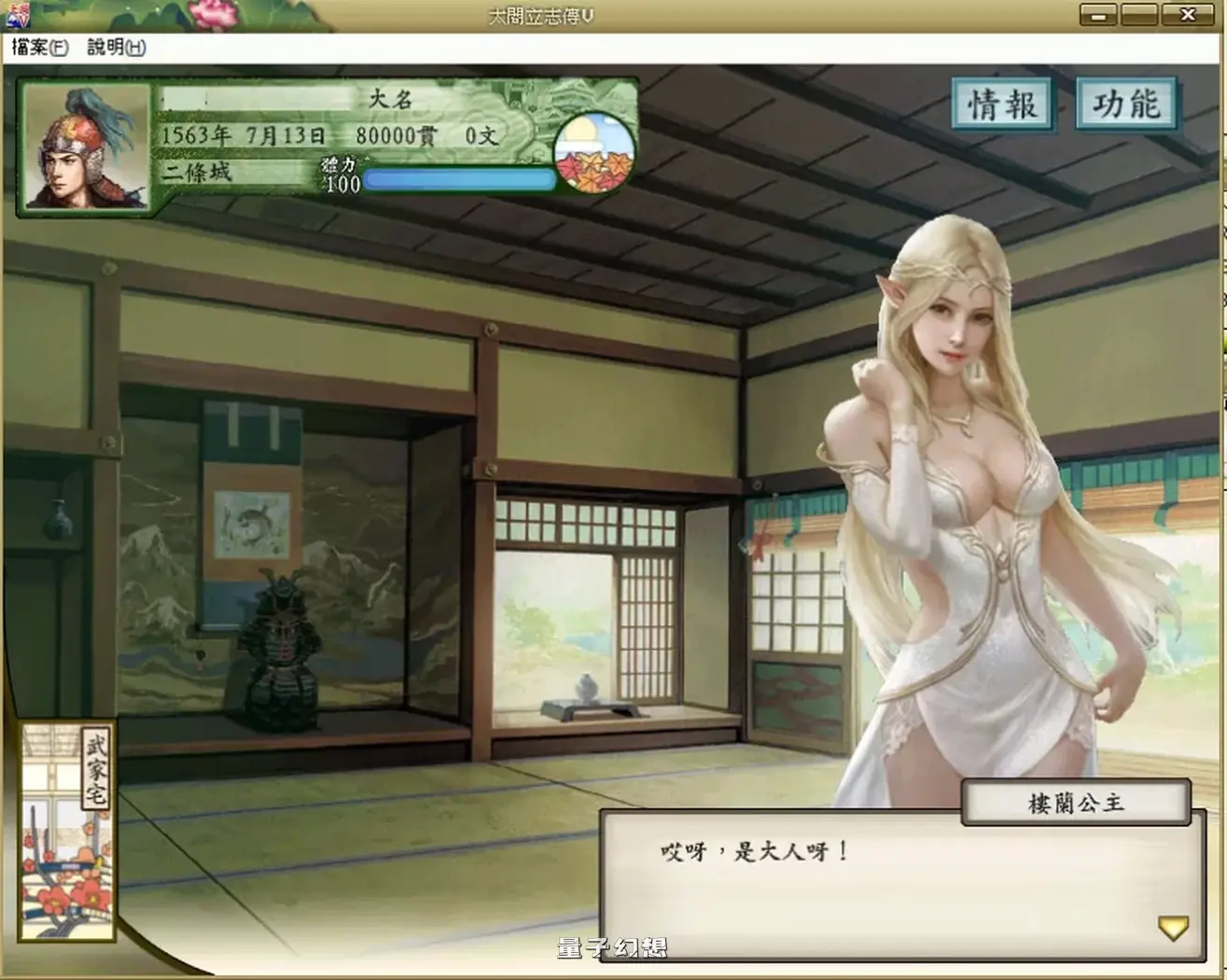1227x980 pixels.
Task: Click the 體力 stamina bar showing 100
Action: pos(457,179)
